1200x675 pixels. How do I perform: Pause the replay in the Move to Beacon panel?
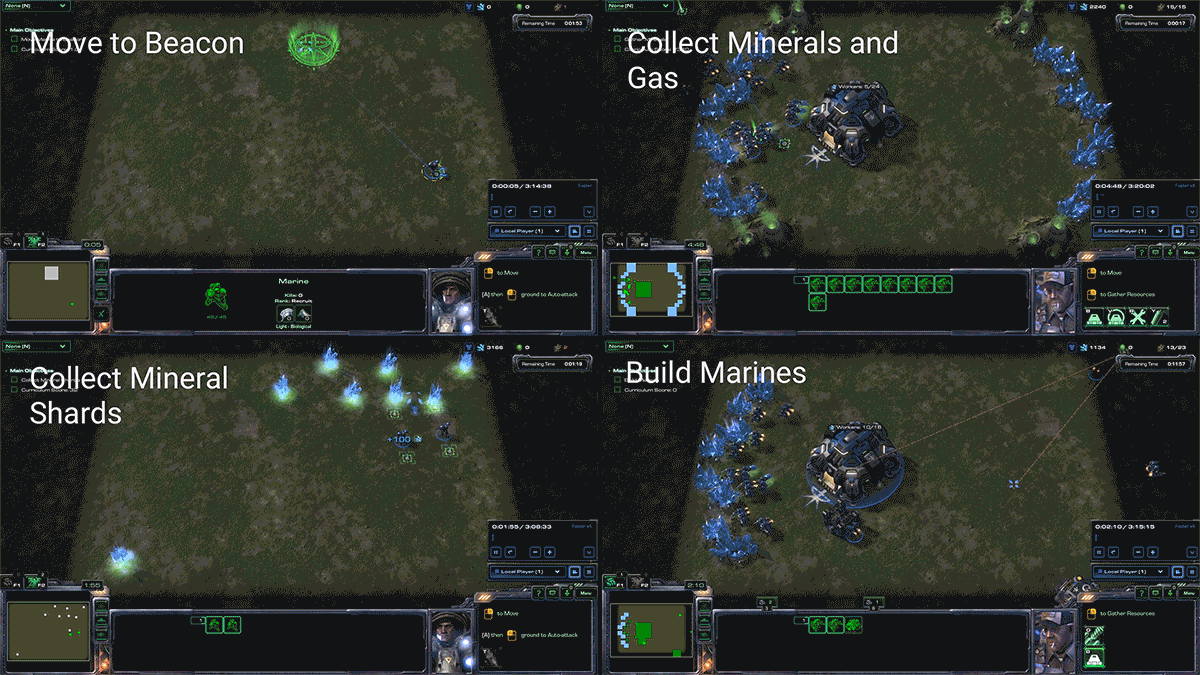[x=496, y=211]
